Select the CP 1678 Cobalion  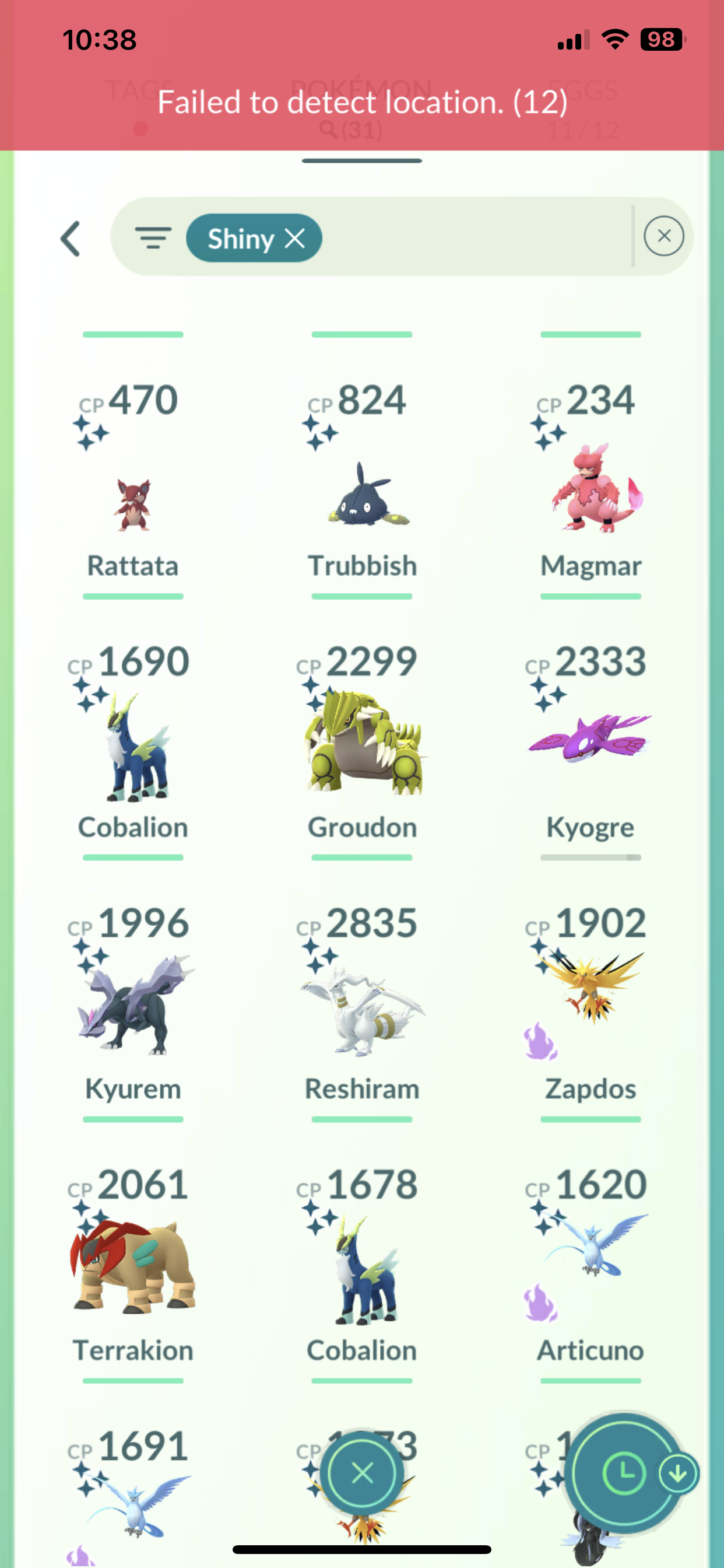click(362, 1272)
